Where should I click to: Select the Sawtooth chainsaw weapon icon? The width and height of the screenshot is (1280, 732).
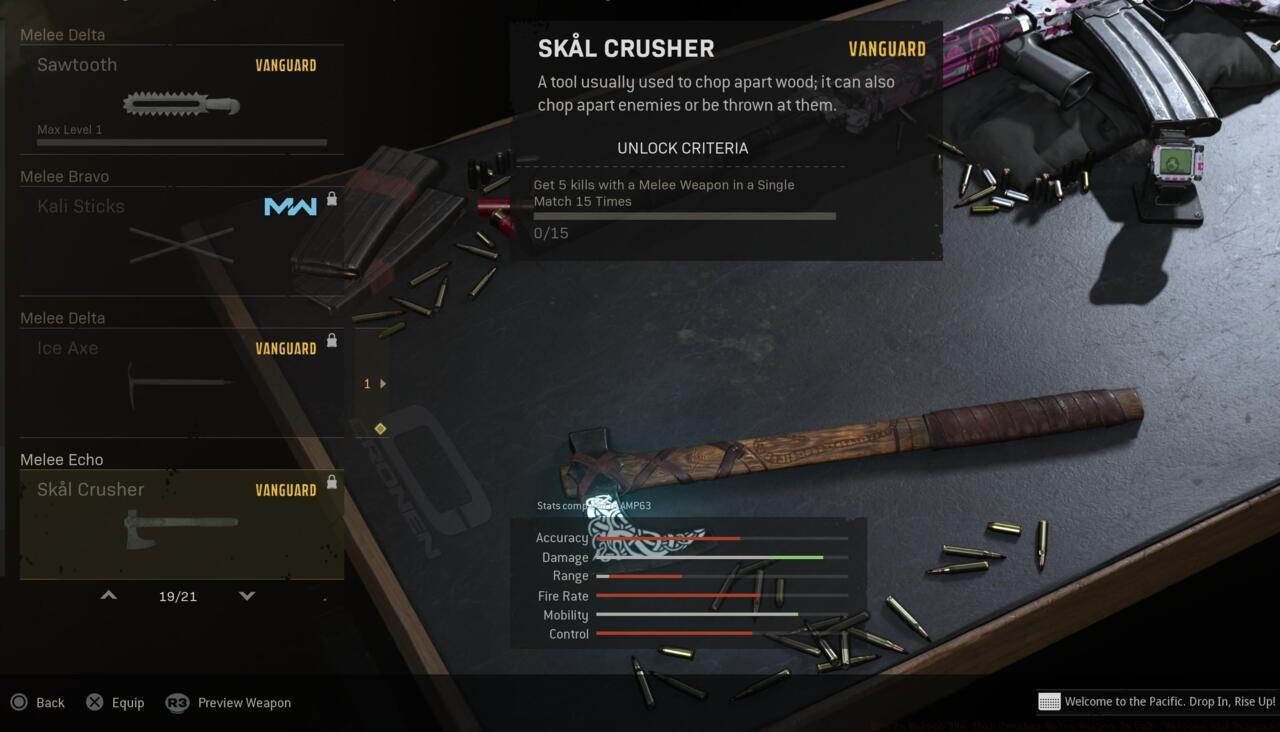coord(180,103)
